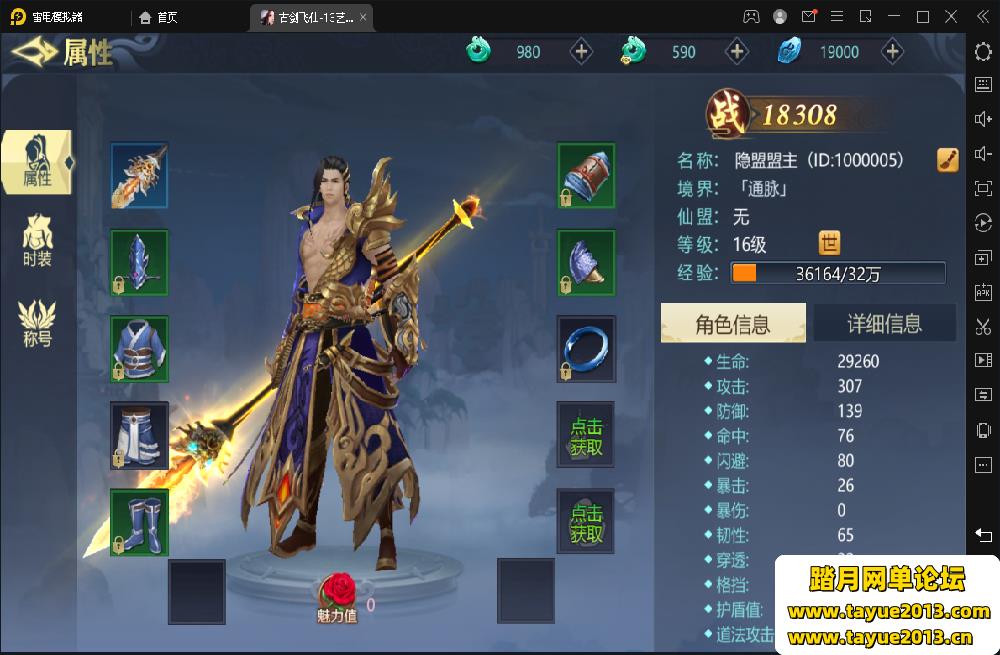Add more blue crystal currency (19000)
Screen dimensions: 1000x655
892,52
